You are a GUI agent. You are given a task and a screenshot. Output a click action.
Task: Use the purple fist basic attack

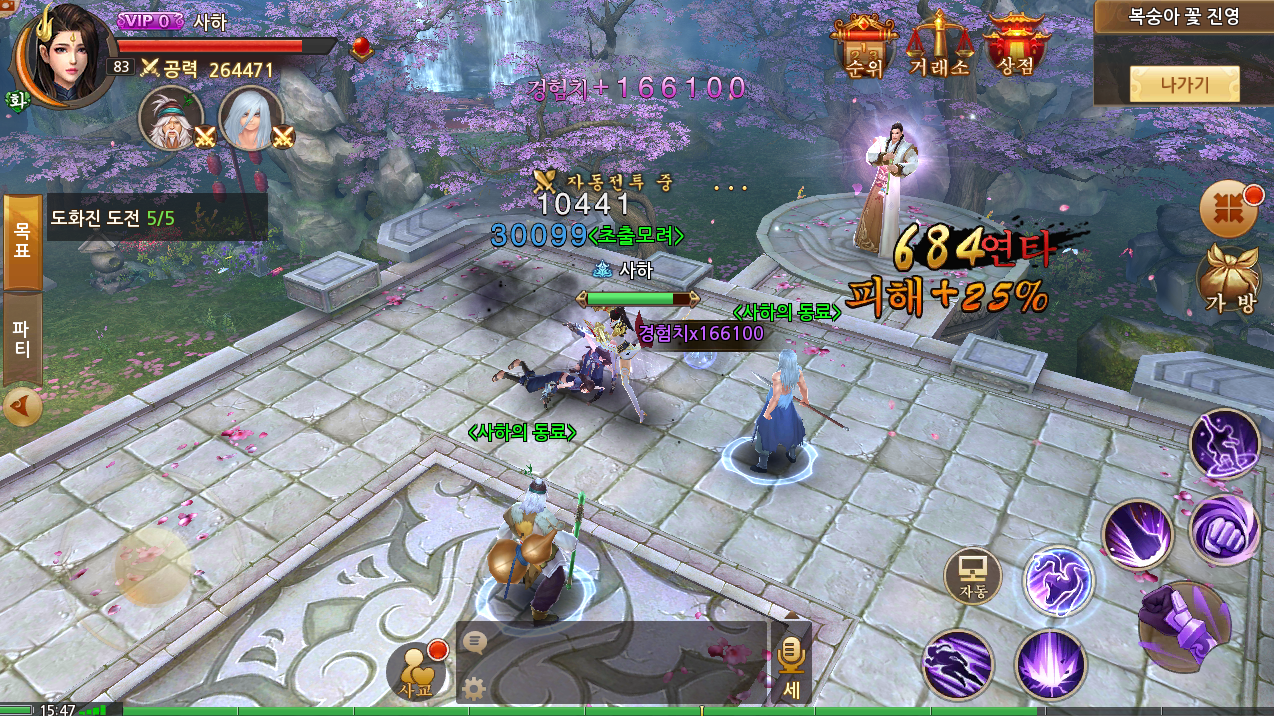[1185, 627]
